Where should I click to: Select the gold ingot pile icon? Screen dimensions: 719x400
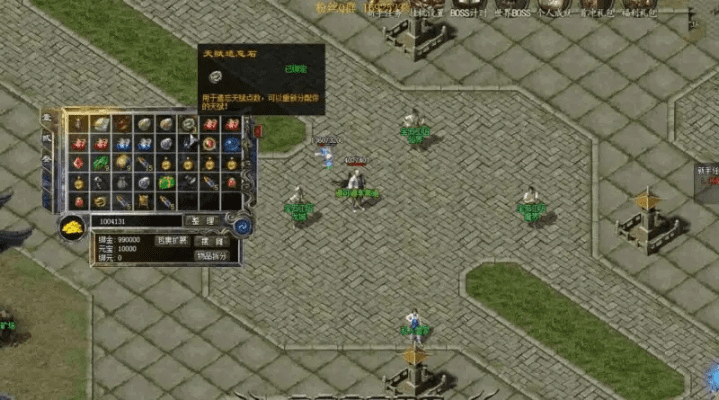[72, 226]
